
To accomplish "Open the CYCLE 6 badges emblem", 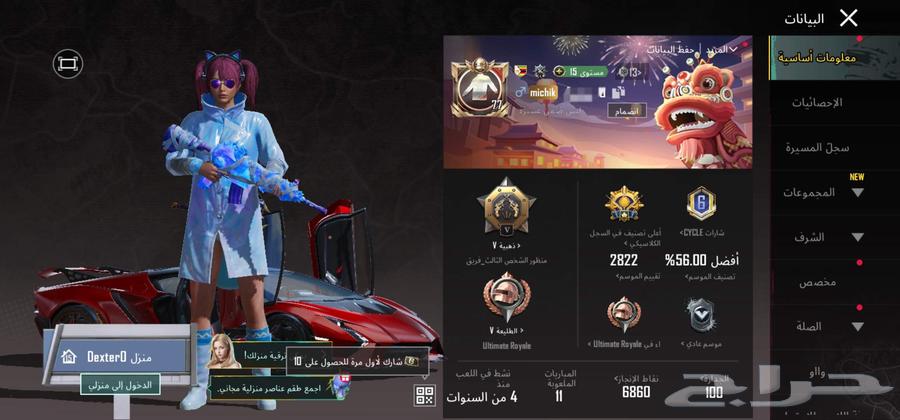I will point(701,204).
